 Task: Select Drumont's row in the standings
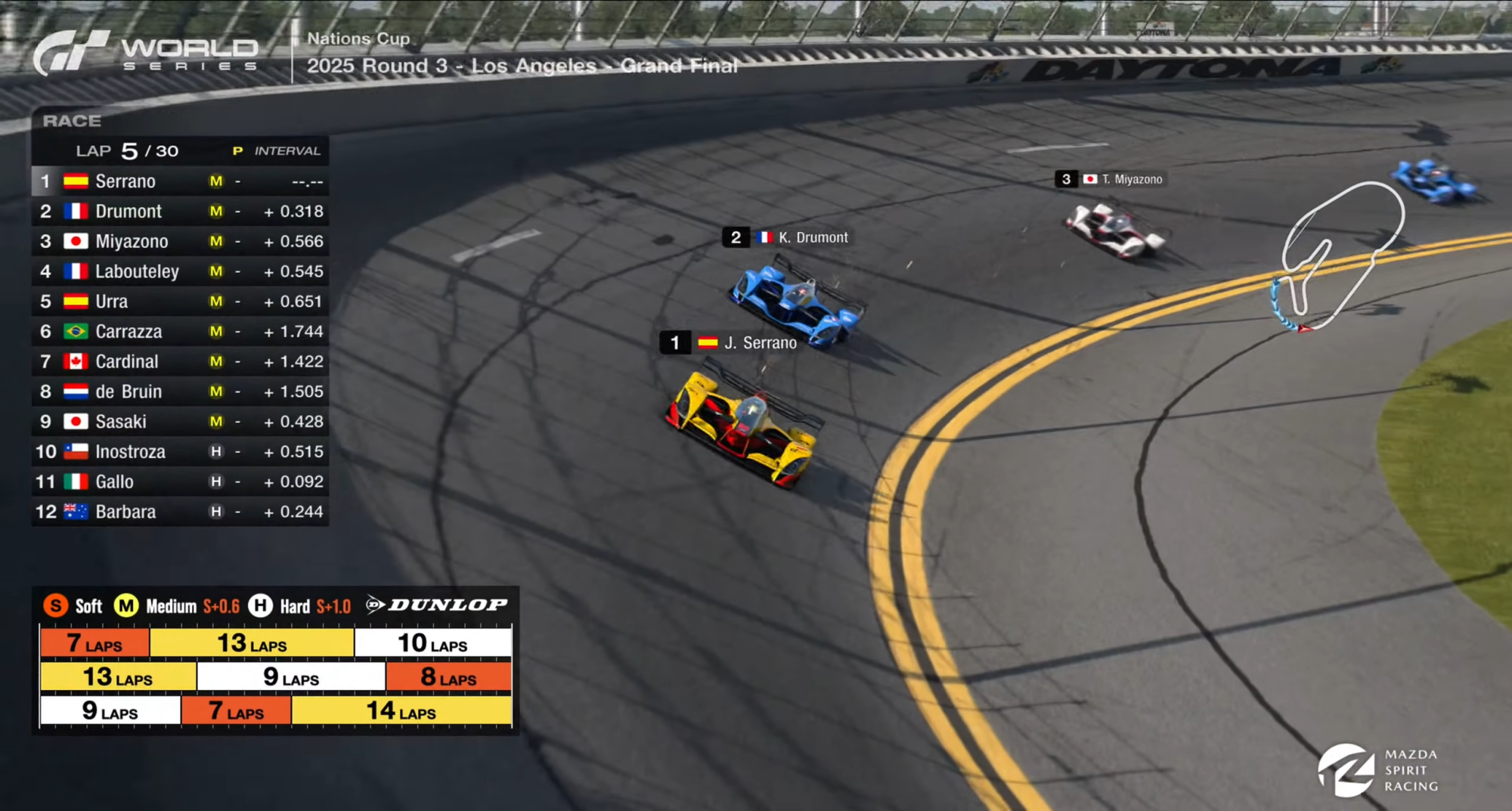tap(180, 212)
